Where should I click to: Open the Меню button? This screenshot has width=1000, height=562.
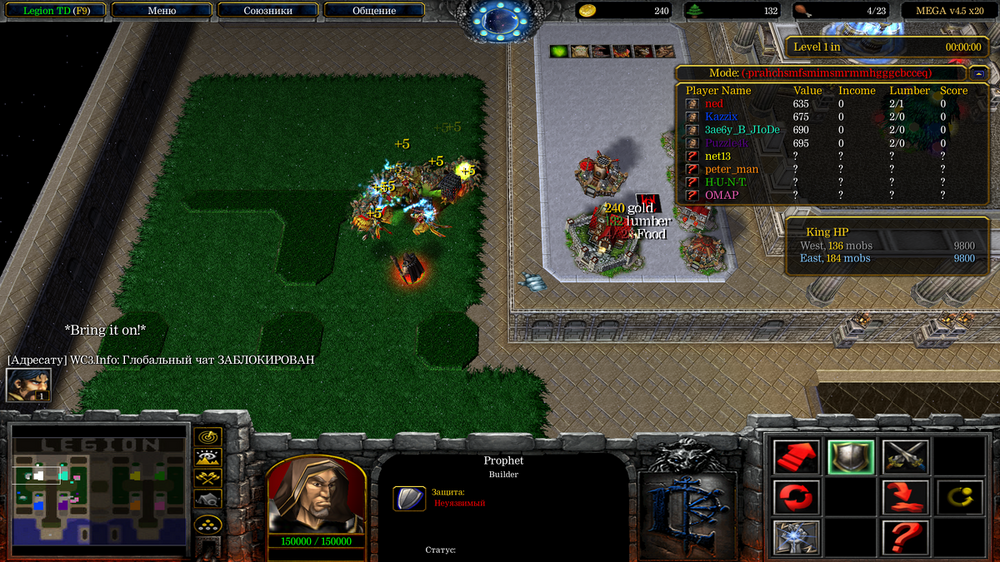tap(161, 10)
